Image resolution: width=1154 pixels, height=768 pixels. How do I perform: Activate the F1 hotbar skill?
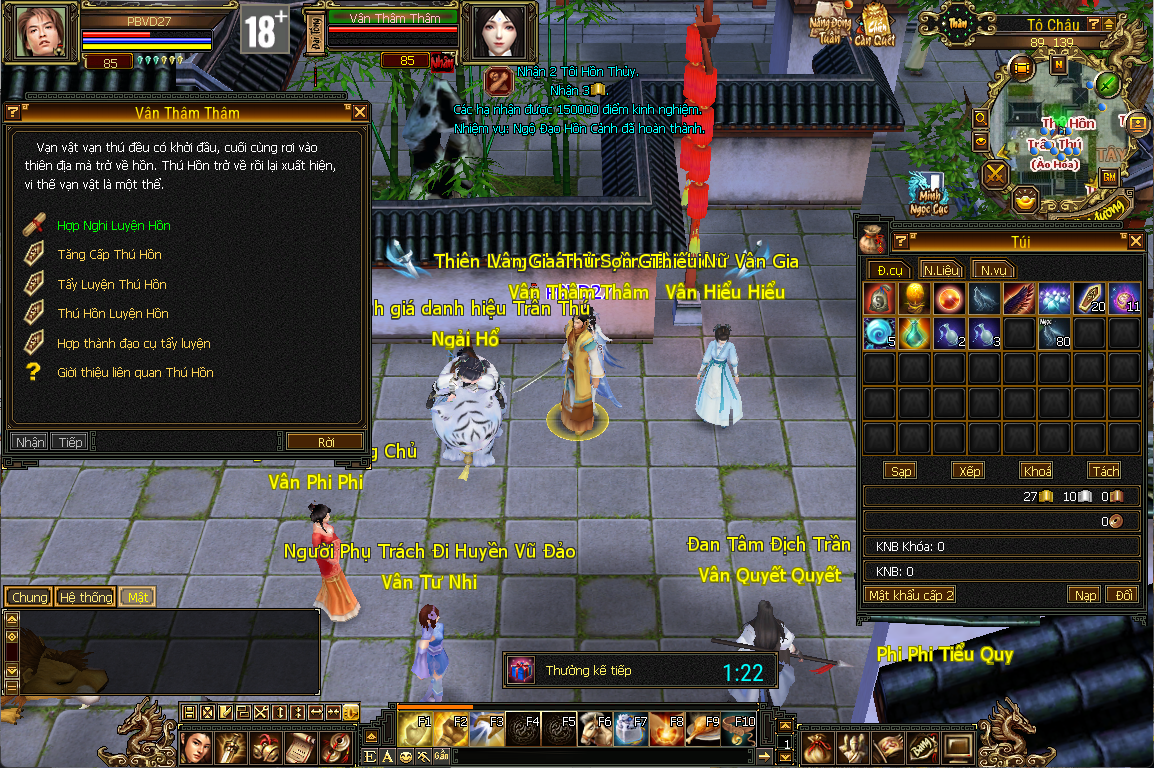415,730
